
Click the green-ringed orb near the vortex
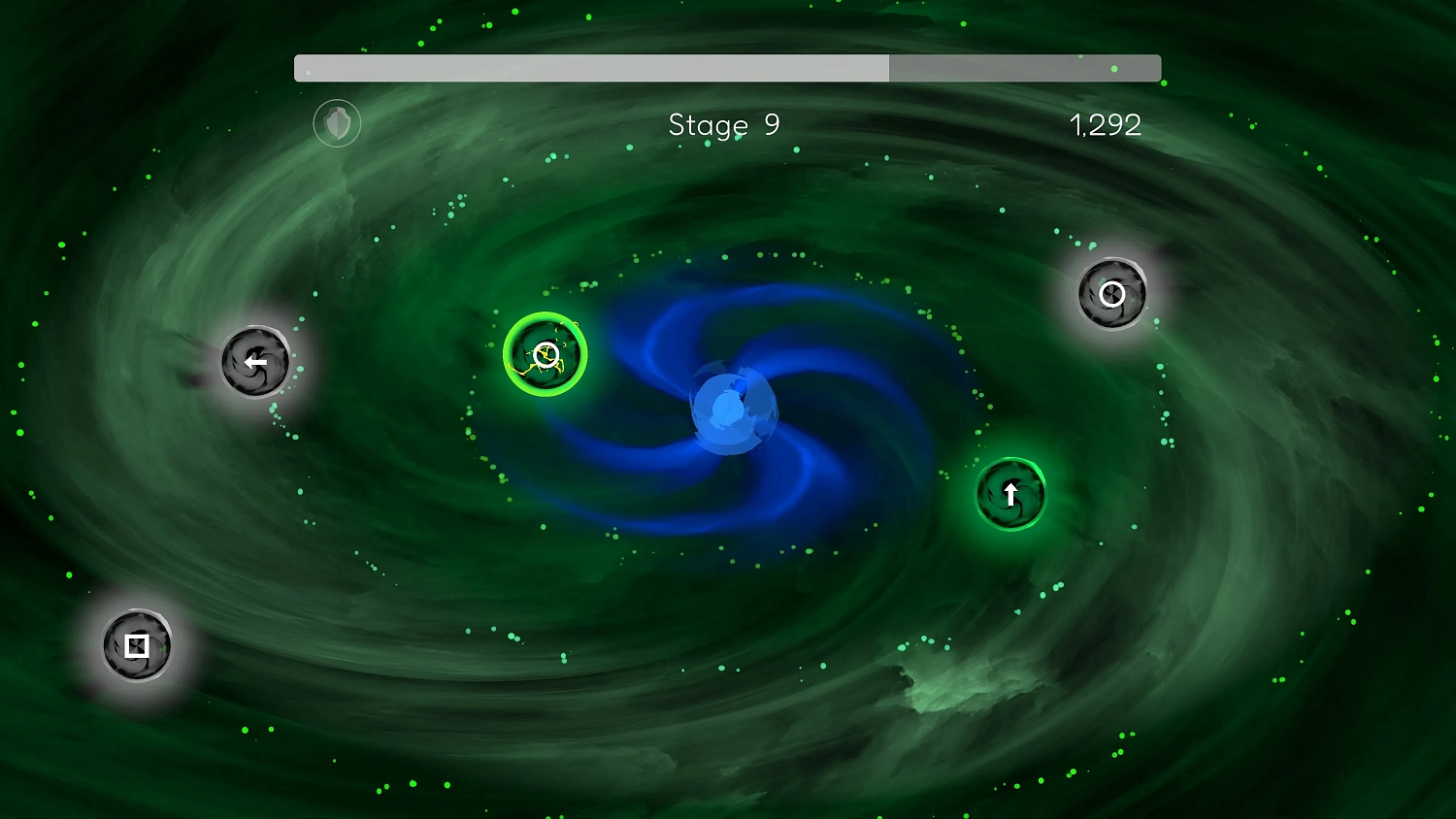click(545, 354)
